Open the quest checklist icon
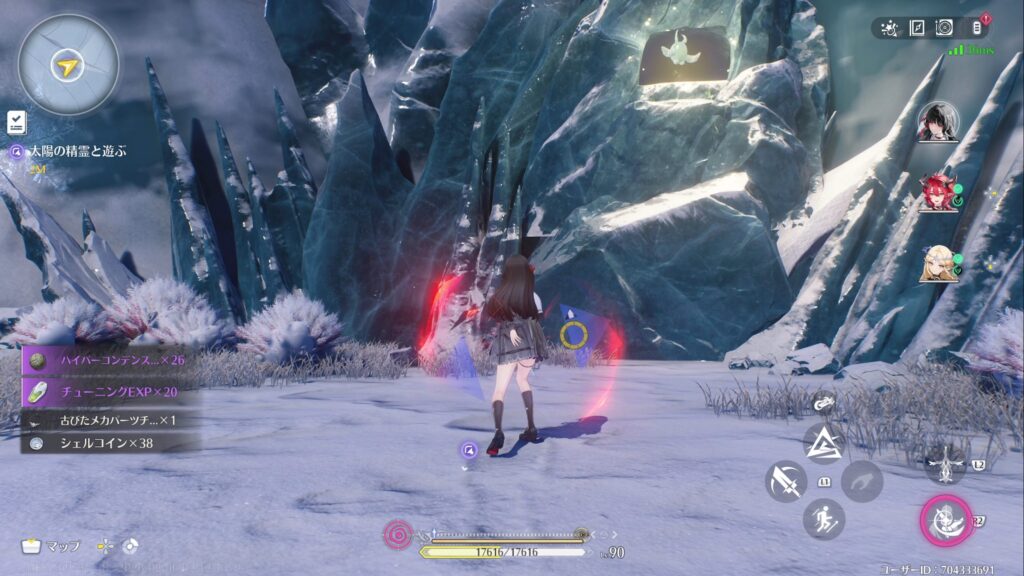The image size is (1024, 576). (x=16, y=122)
